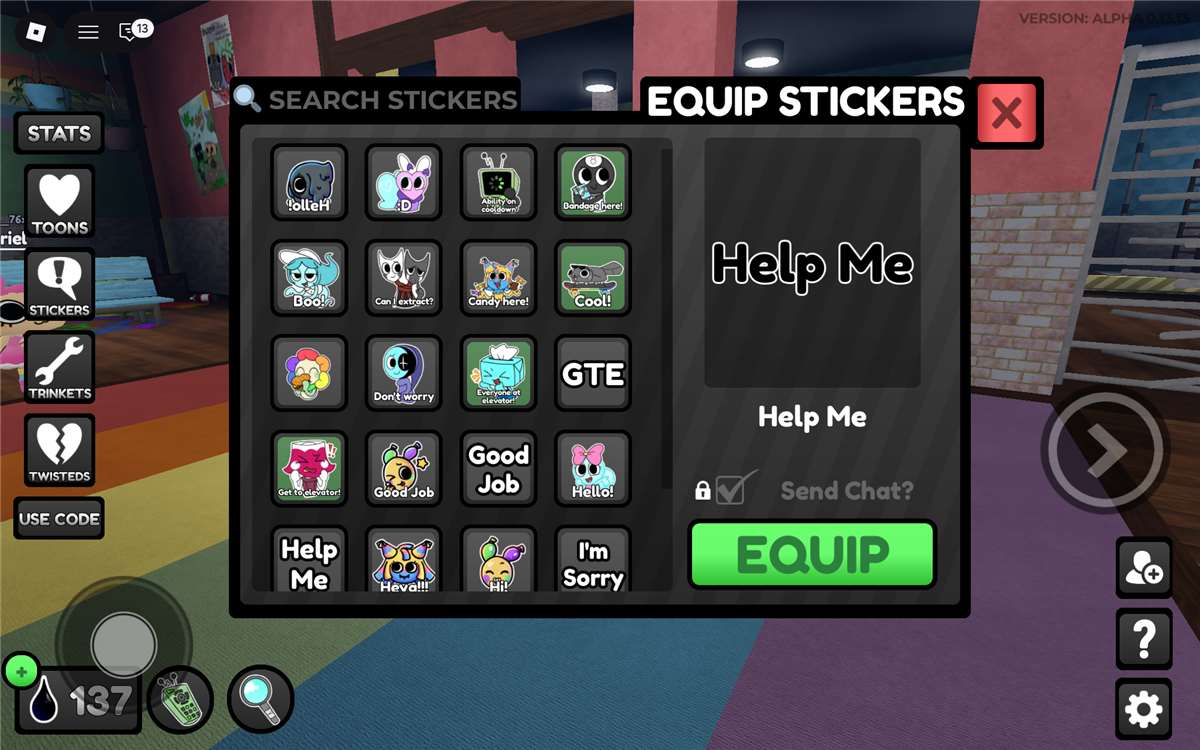Toggle the Send Chat checkbox
Viewport: 1200px width, 750px height.
click(x=731, y=490)
